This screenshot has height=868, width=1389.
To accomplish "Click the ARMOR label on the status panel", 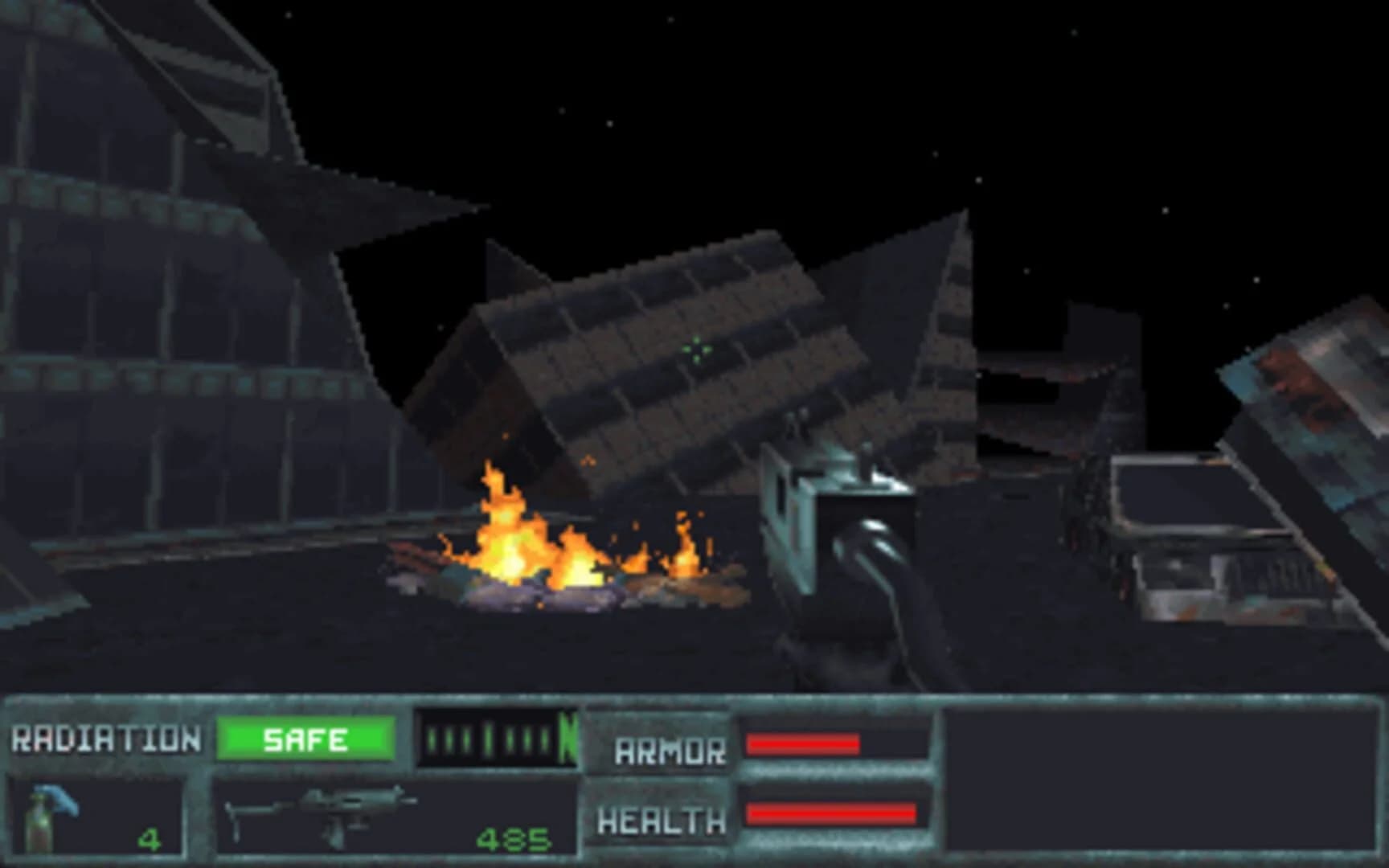I will point(671,751).
